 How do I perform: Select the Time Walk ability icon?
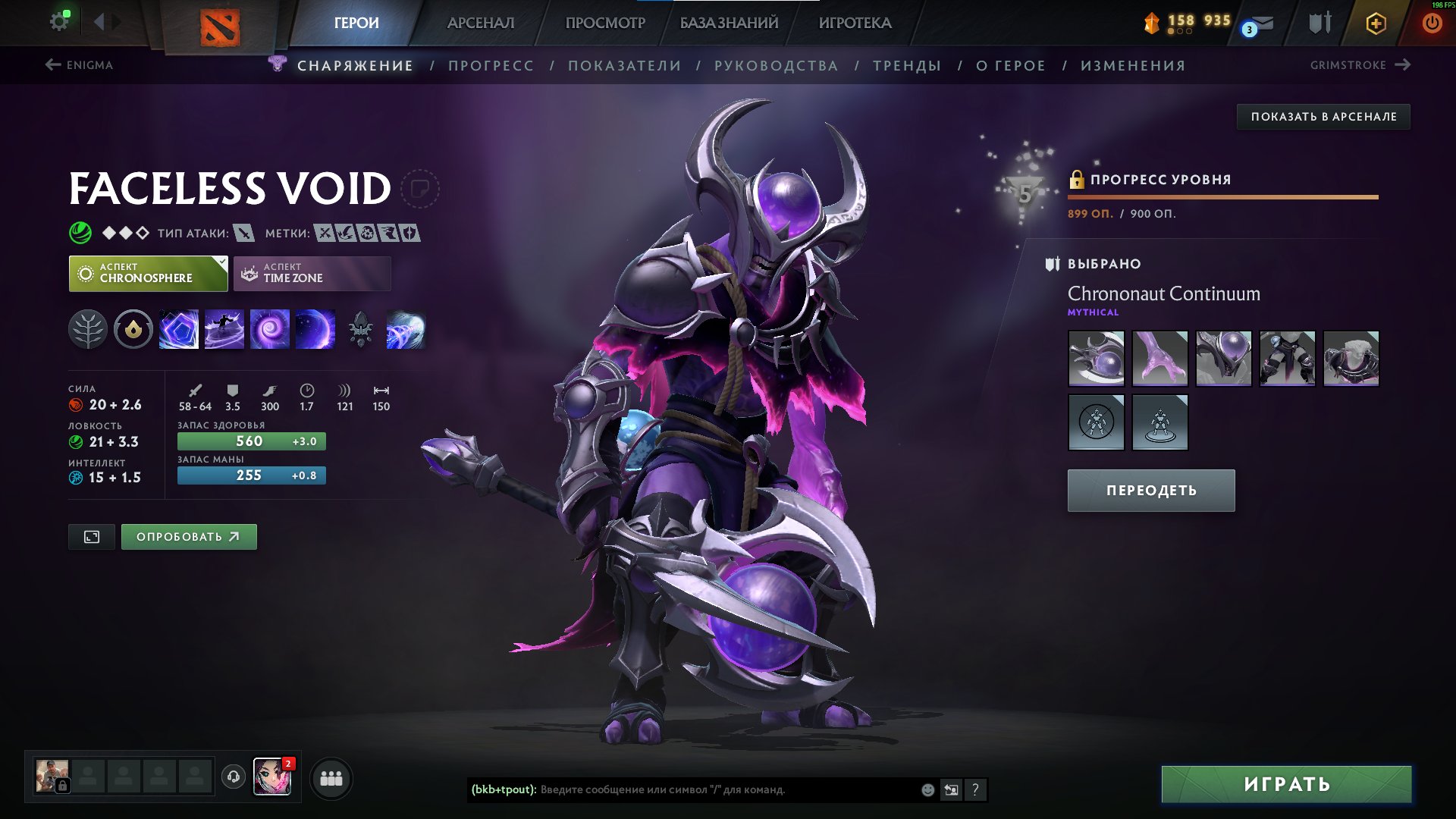click(x=179, y=329)
